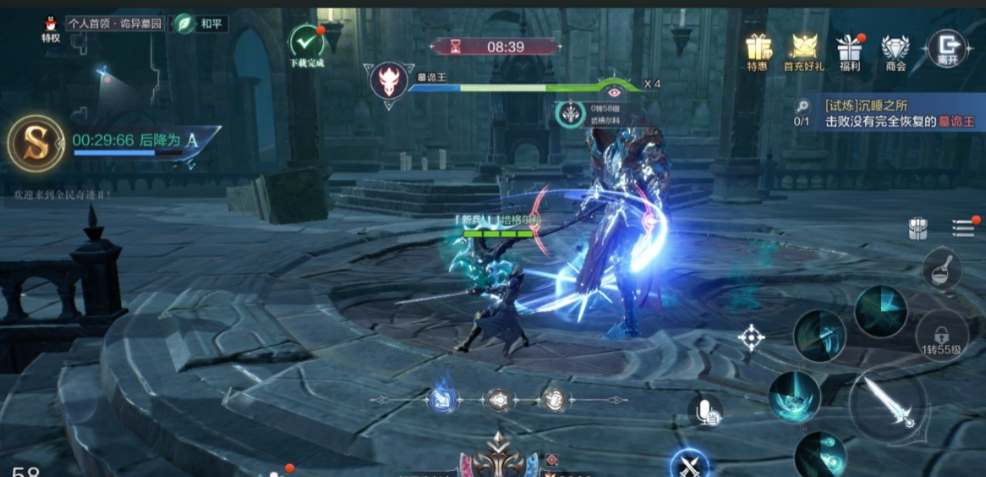Open the 特惠 special offers gift icon
986x477 pixels.
click(759, 49)
